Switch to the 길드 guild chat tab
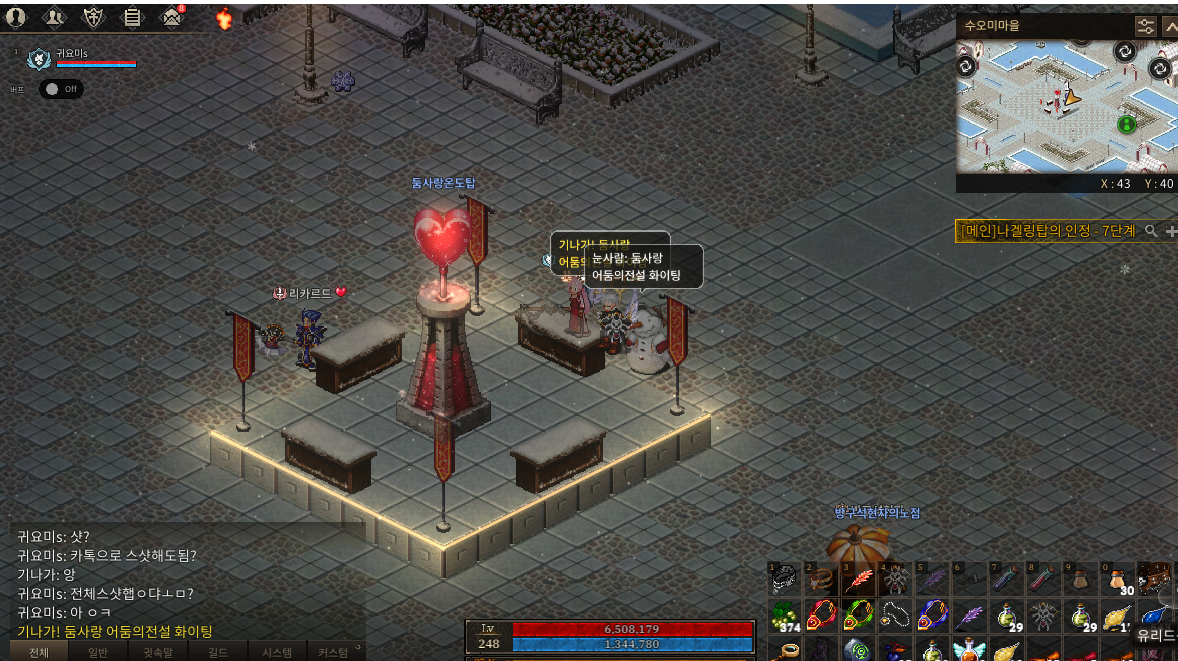 (218, 652)
